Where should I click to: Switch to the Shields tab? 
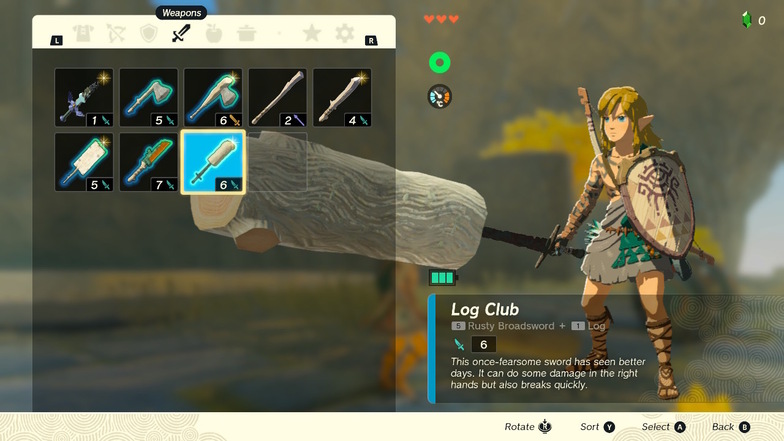(149, 34)
